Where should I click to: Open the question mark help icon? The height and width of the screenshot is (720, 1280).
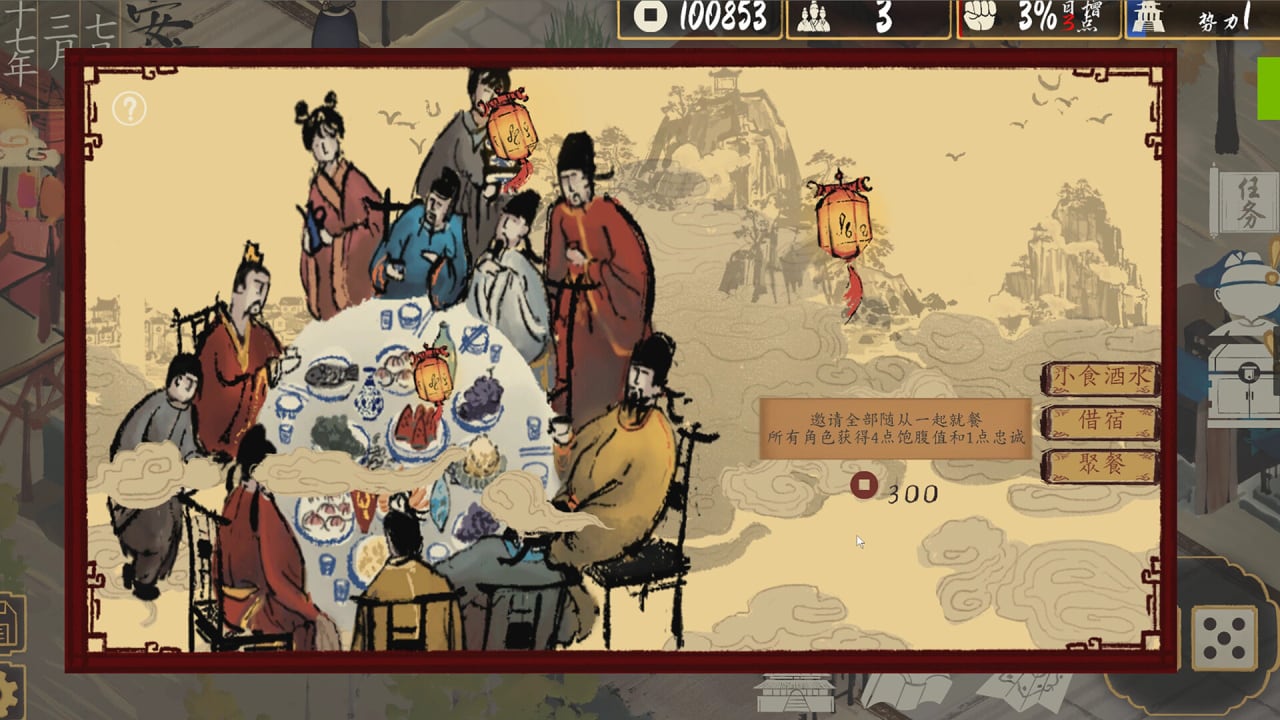point(129,108)
